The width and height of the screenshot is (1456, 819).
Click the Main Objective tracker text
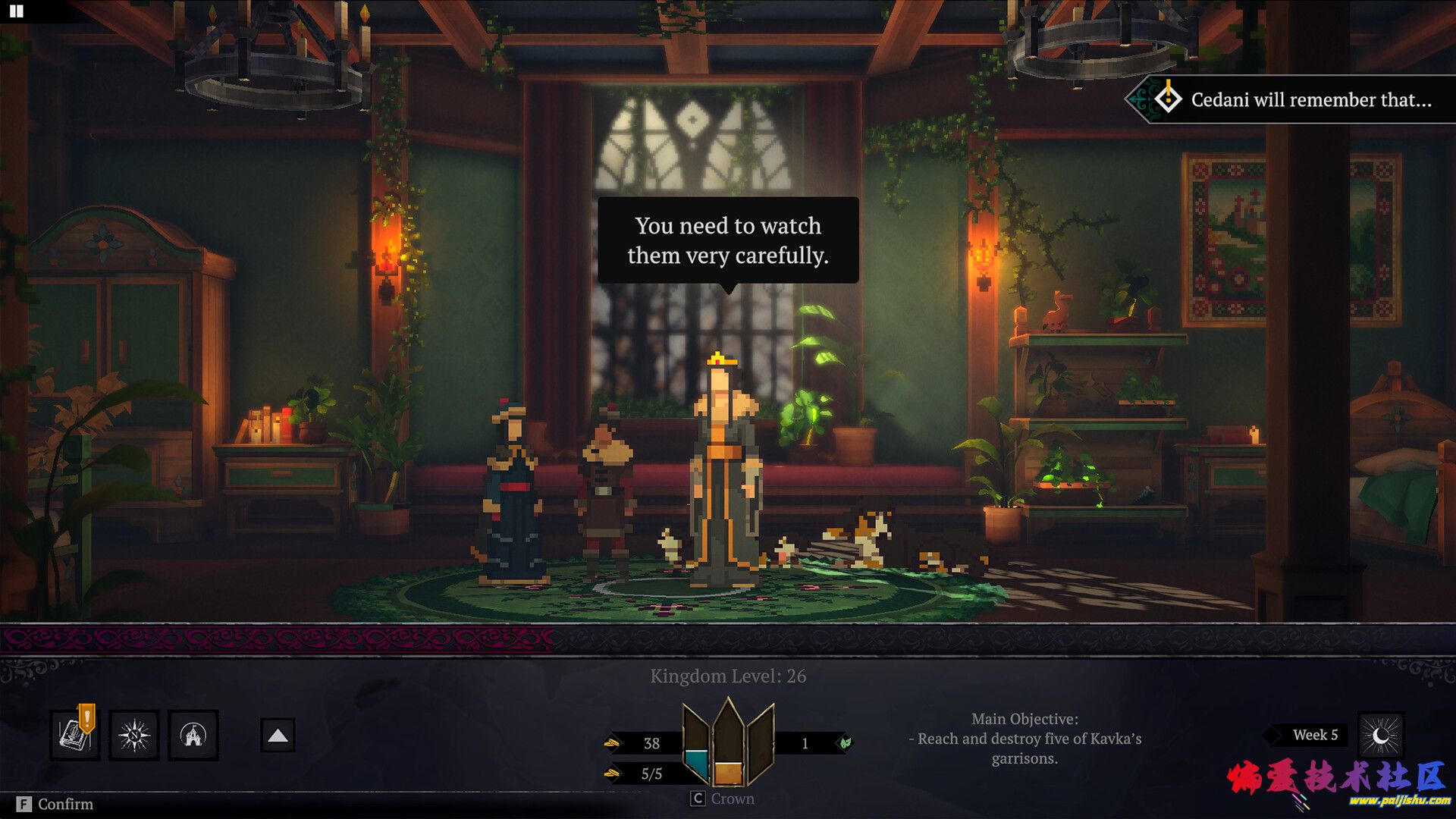pyautogui.click(x=1025, y=738)
